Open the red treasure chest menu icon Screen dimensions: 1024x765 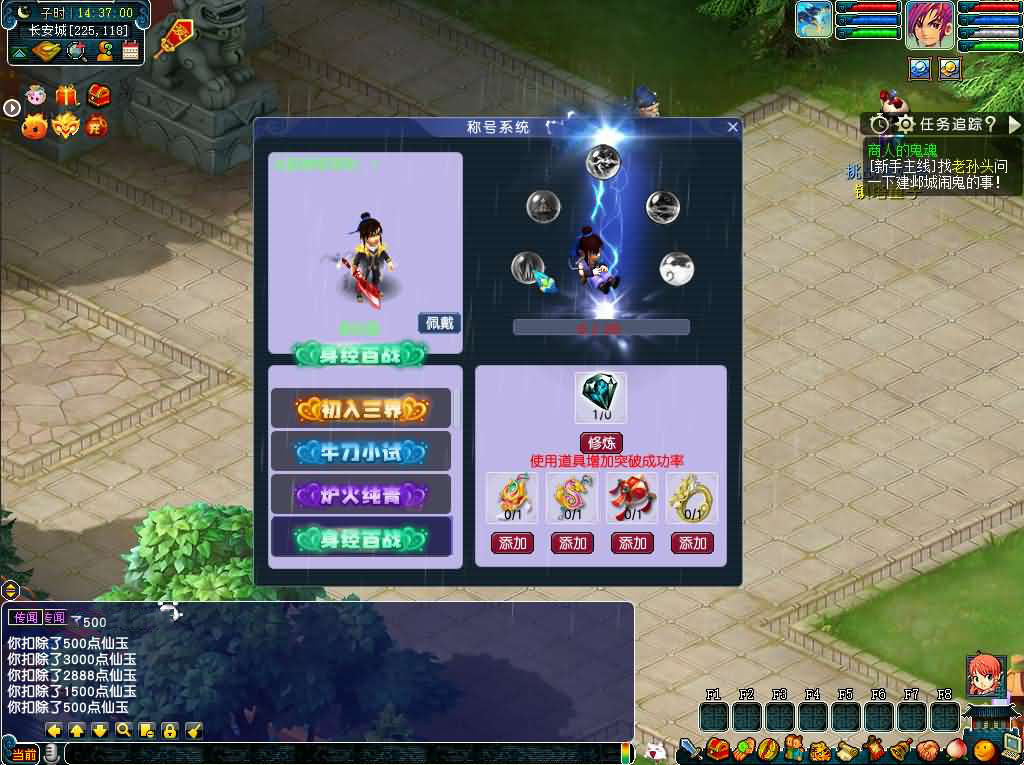click(716, 748)
